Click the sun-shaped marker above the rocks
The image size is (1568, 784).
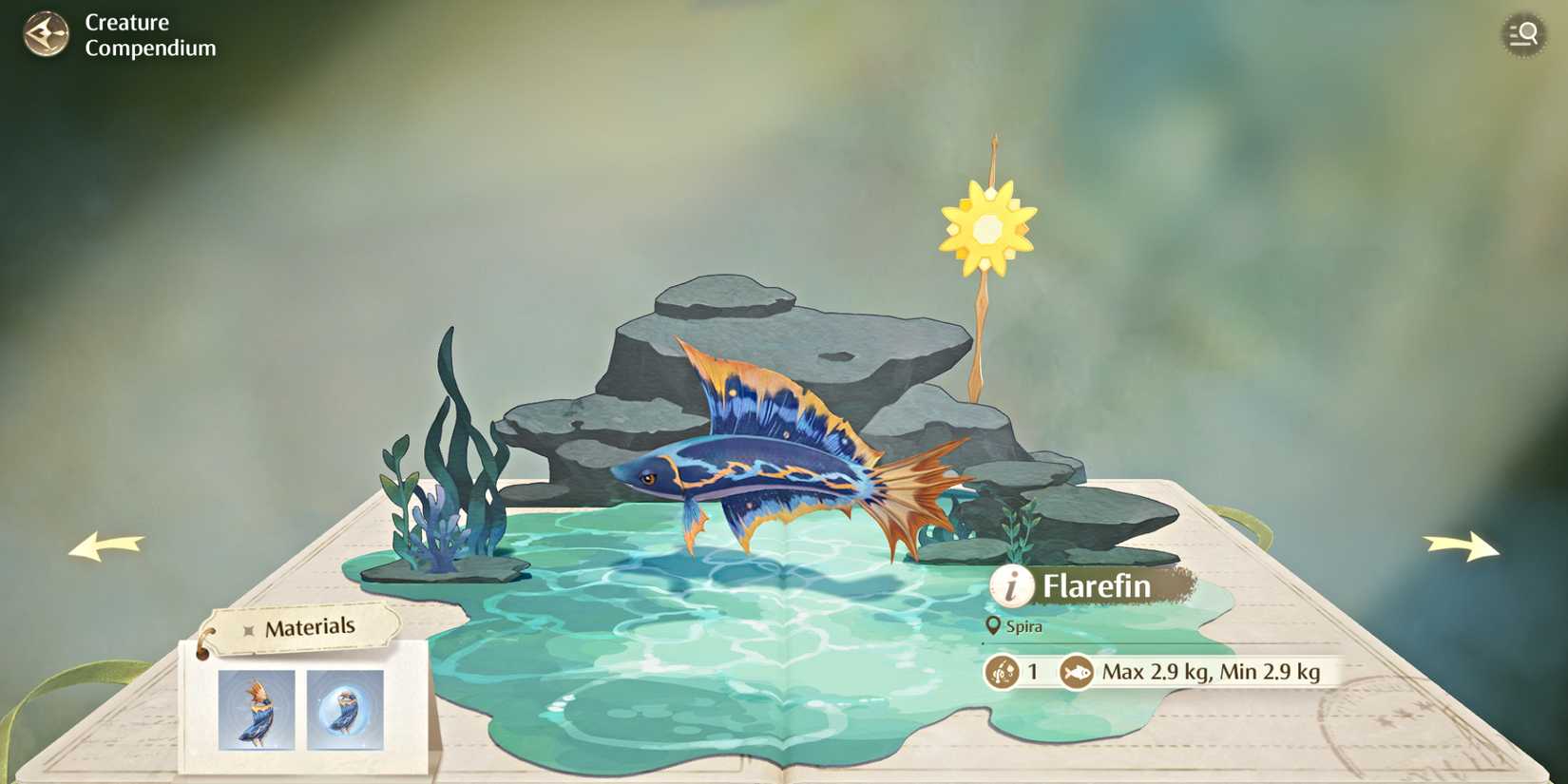point(988,228)
